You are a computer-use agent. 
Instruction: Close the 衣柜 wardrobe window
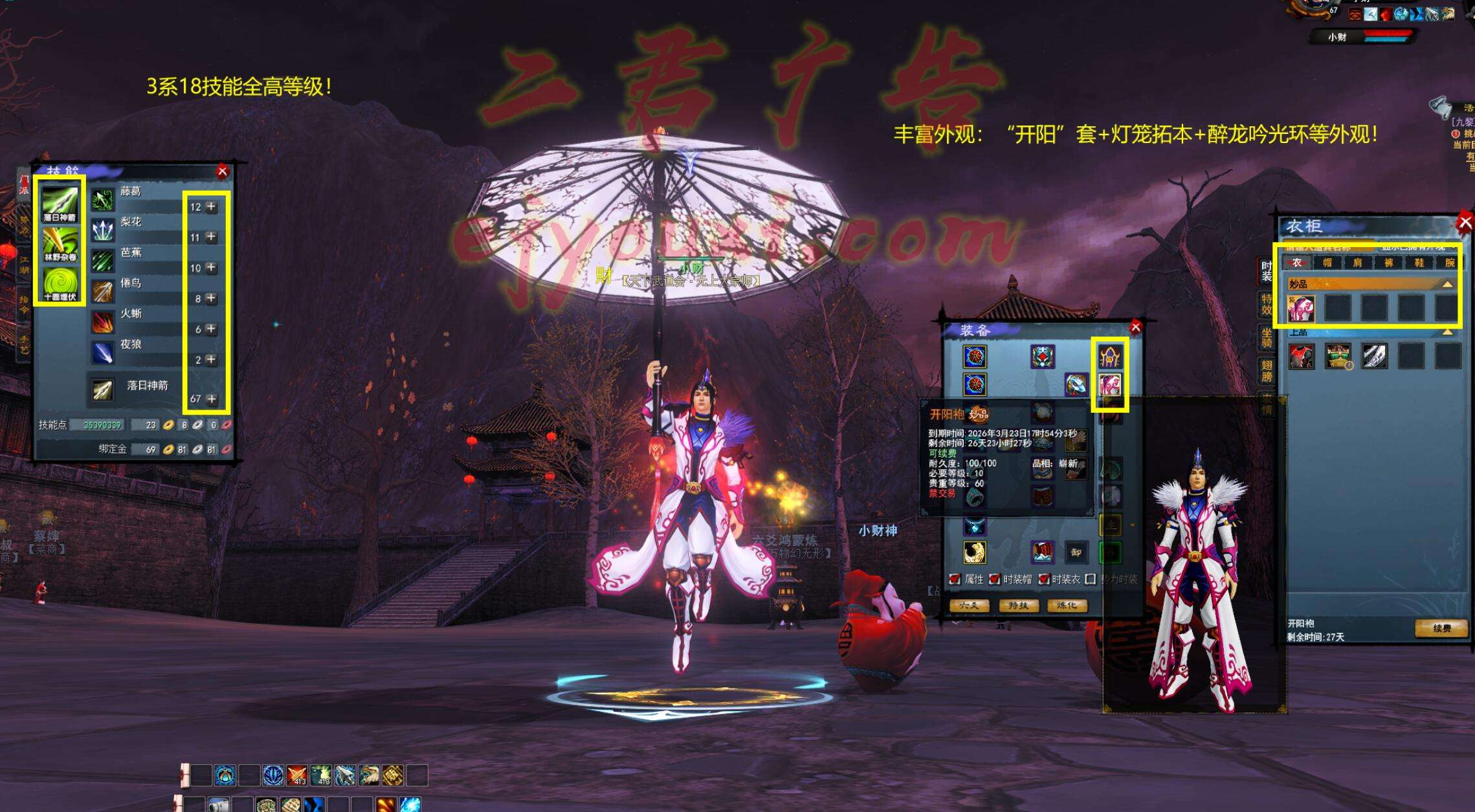click(x=1465, y=223)
